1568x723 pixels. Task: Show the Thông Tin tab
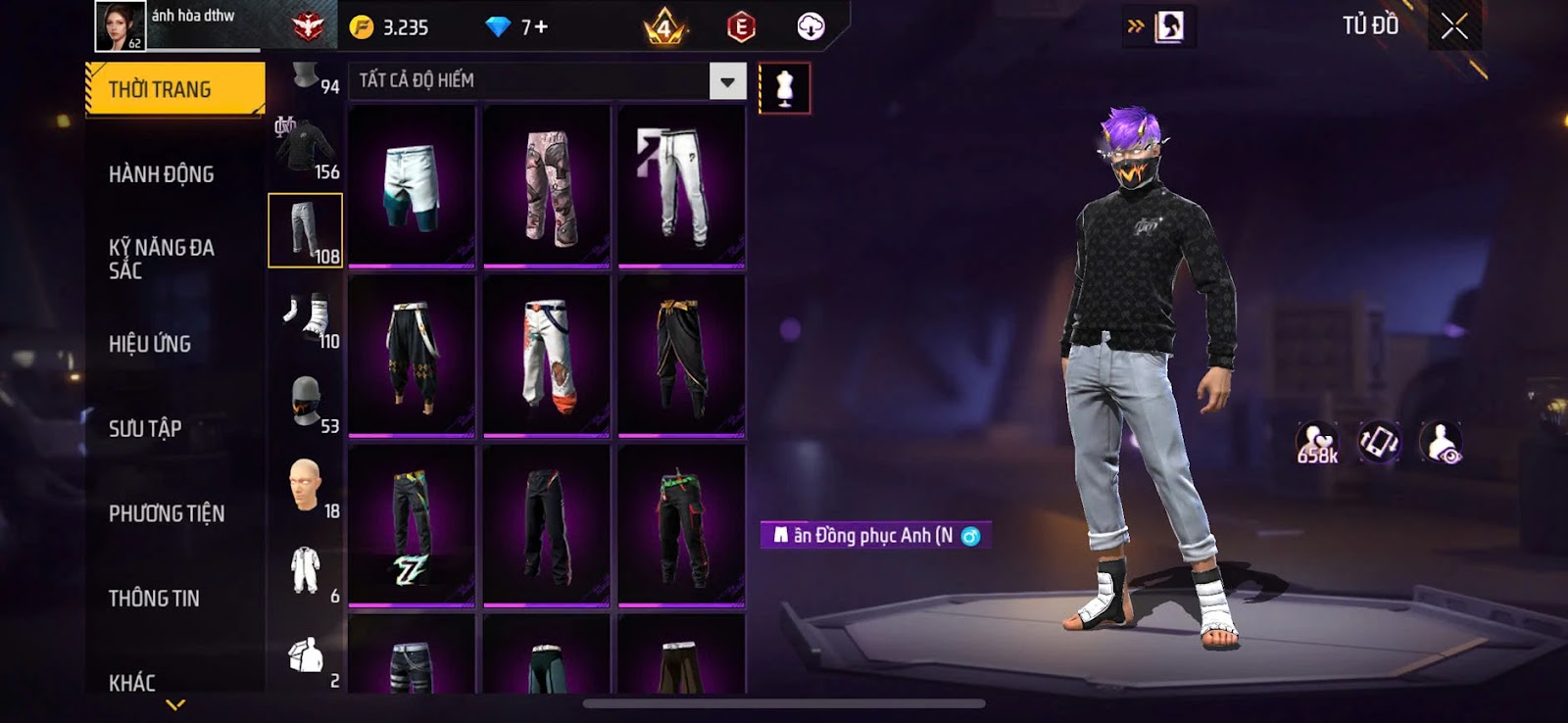tap(154, 598)
